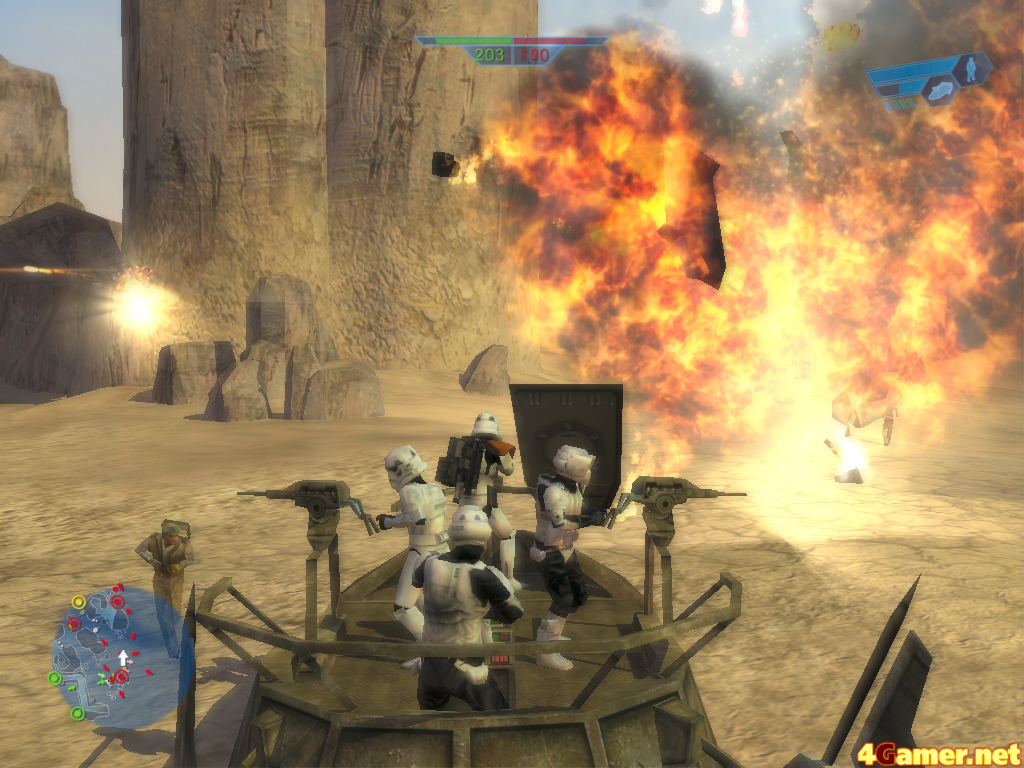The width and height of the screenshot is (1024, 768).
Task: Select the yellow command post marker on minimap
Action: tap(78, 602)
